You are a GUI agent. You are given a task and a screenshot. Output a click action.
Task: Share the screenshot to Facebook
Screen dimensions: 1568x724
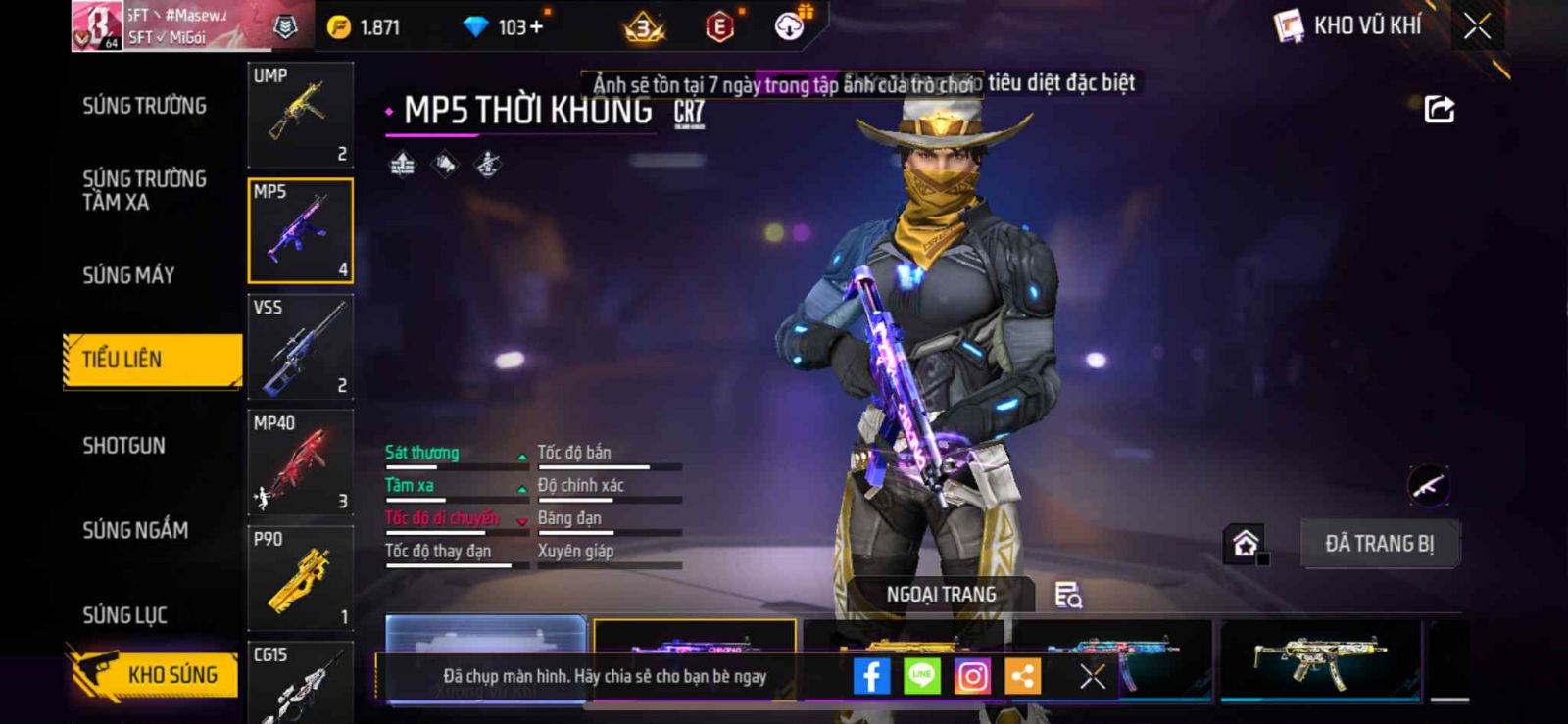pyautogui.click(x=871, y=676)
